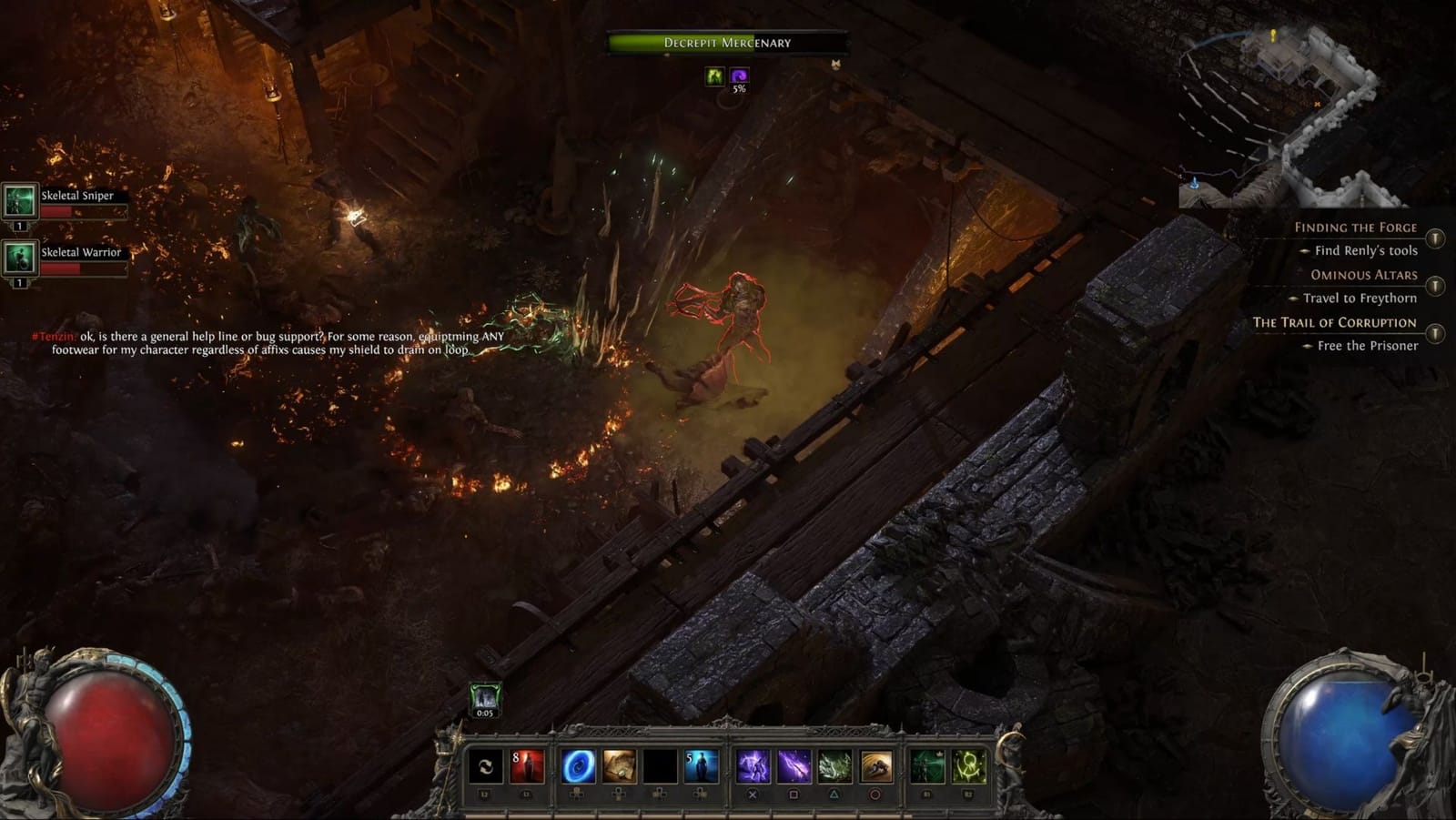This screenshot has width=1456, height=820.
Task: Select the golden glyph skill on R2 slot
Action: (x=968, y=766)
